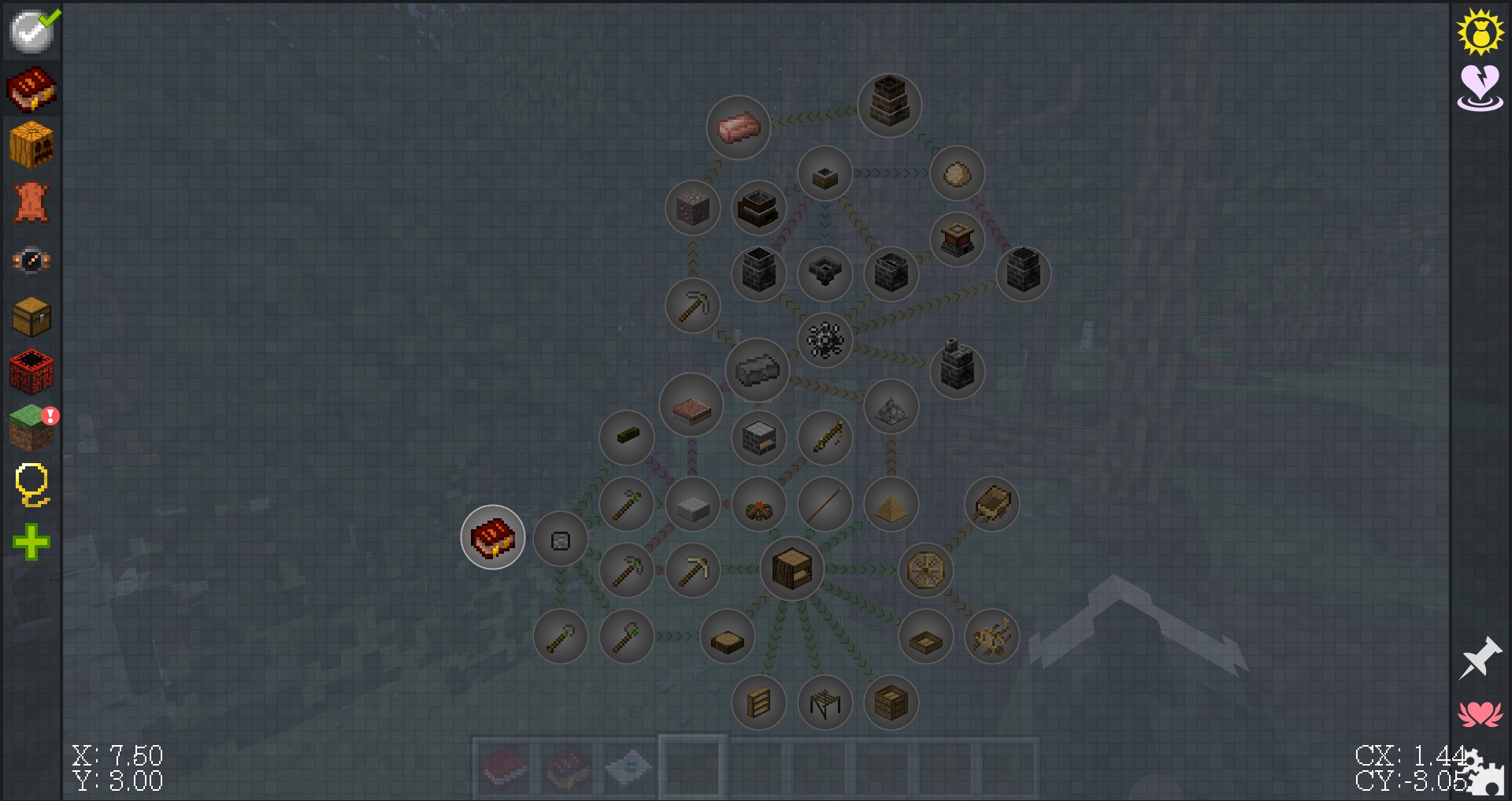The width and height of the screenshot is (1512, 801).
Task: Select the campfire advancement node
Action: [x=758, y=505]
